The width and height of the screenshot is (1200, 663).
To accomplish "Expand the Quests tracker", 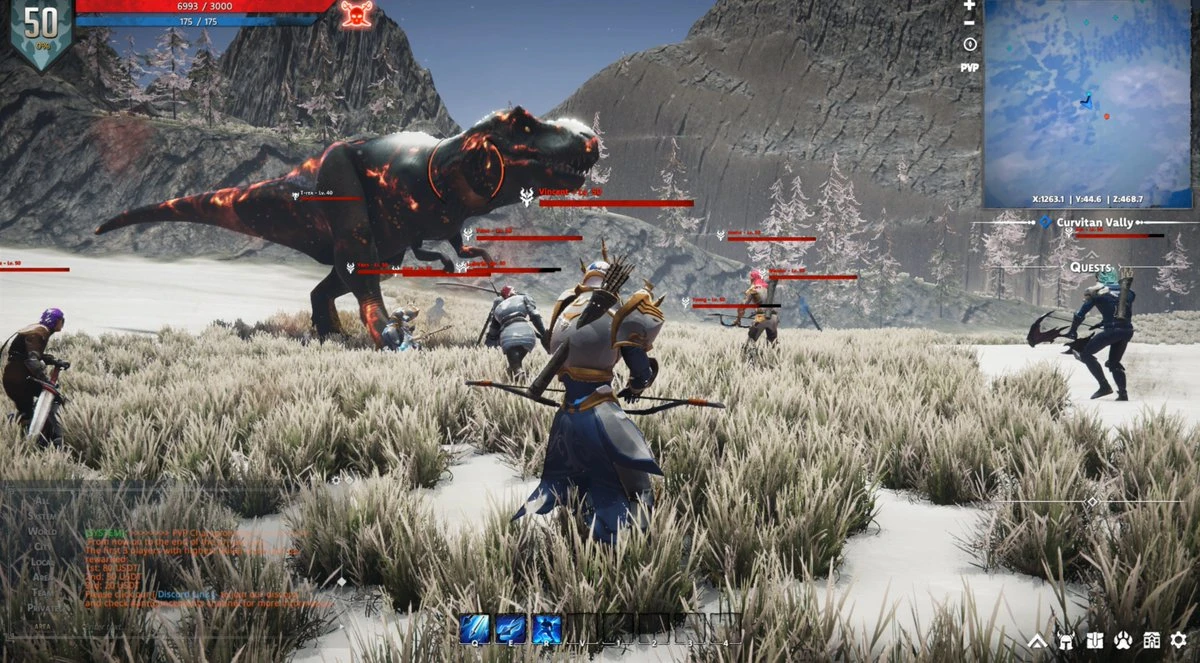I will (x=1090, y=267).
